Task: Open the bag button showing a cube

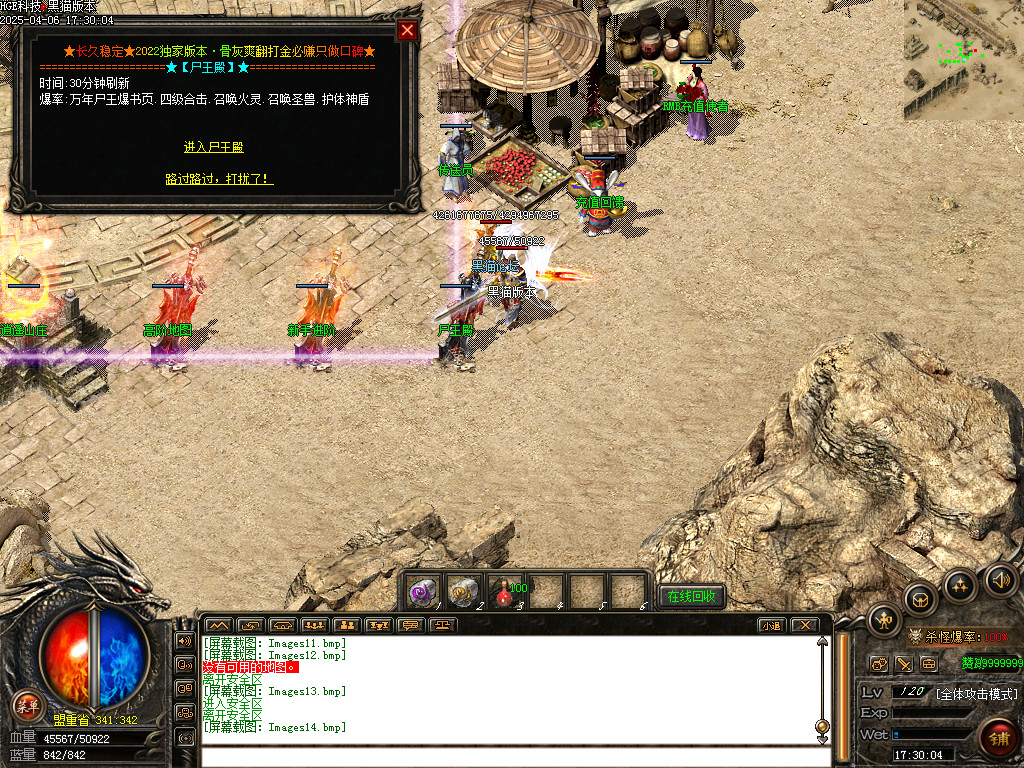Action: 920,599
